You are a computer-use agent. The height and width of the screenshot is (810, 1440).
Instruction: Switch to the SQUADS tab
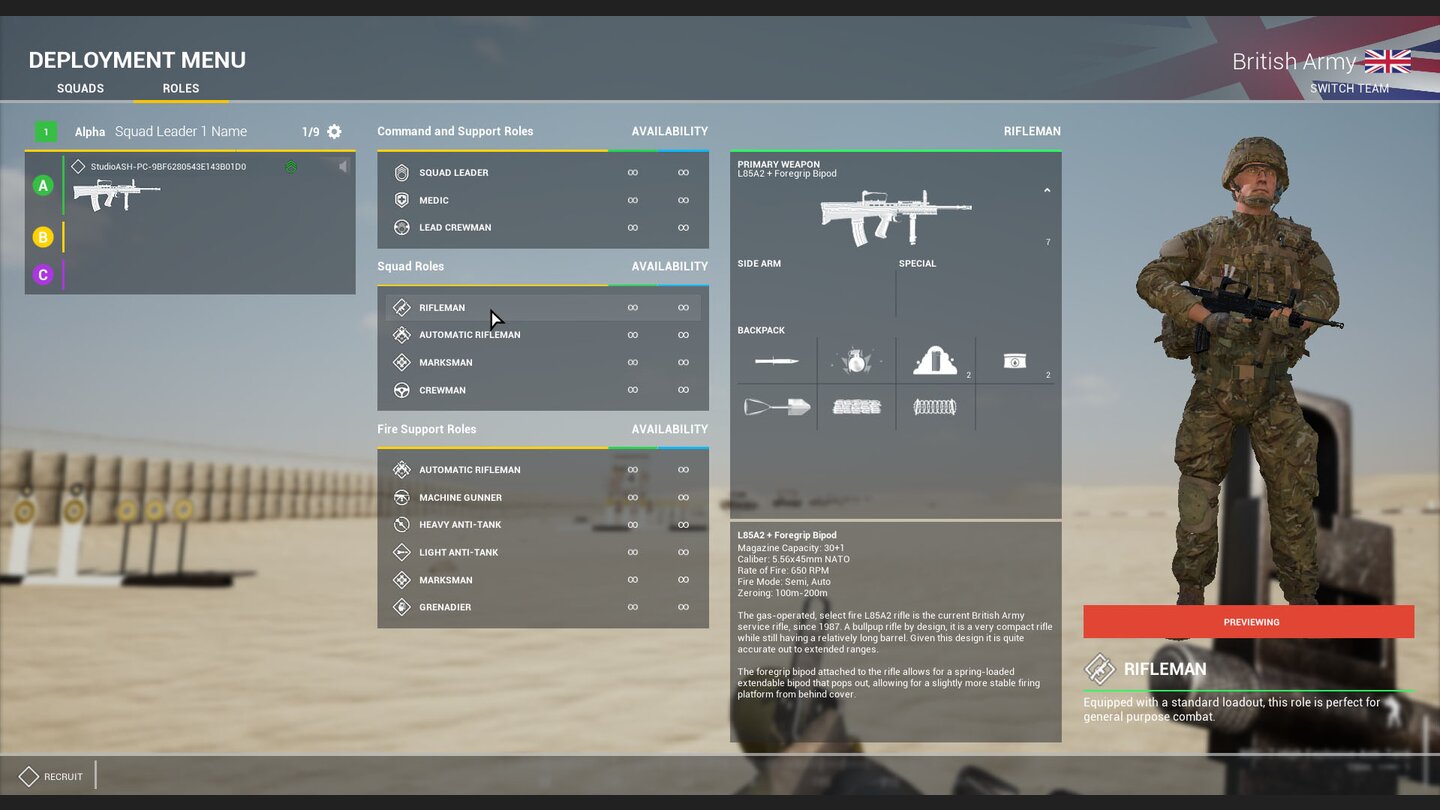click(80, 88)
